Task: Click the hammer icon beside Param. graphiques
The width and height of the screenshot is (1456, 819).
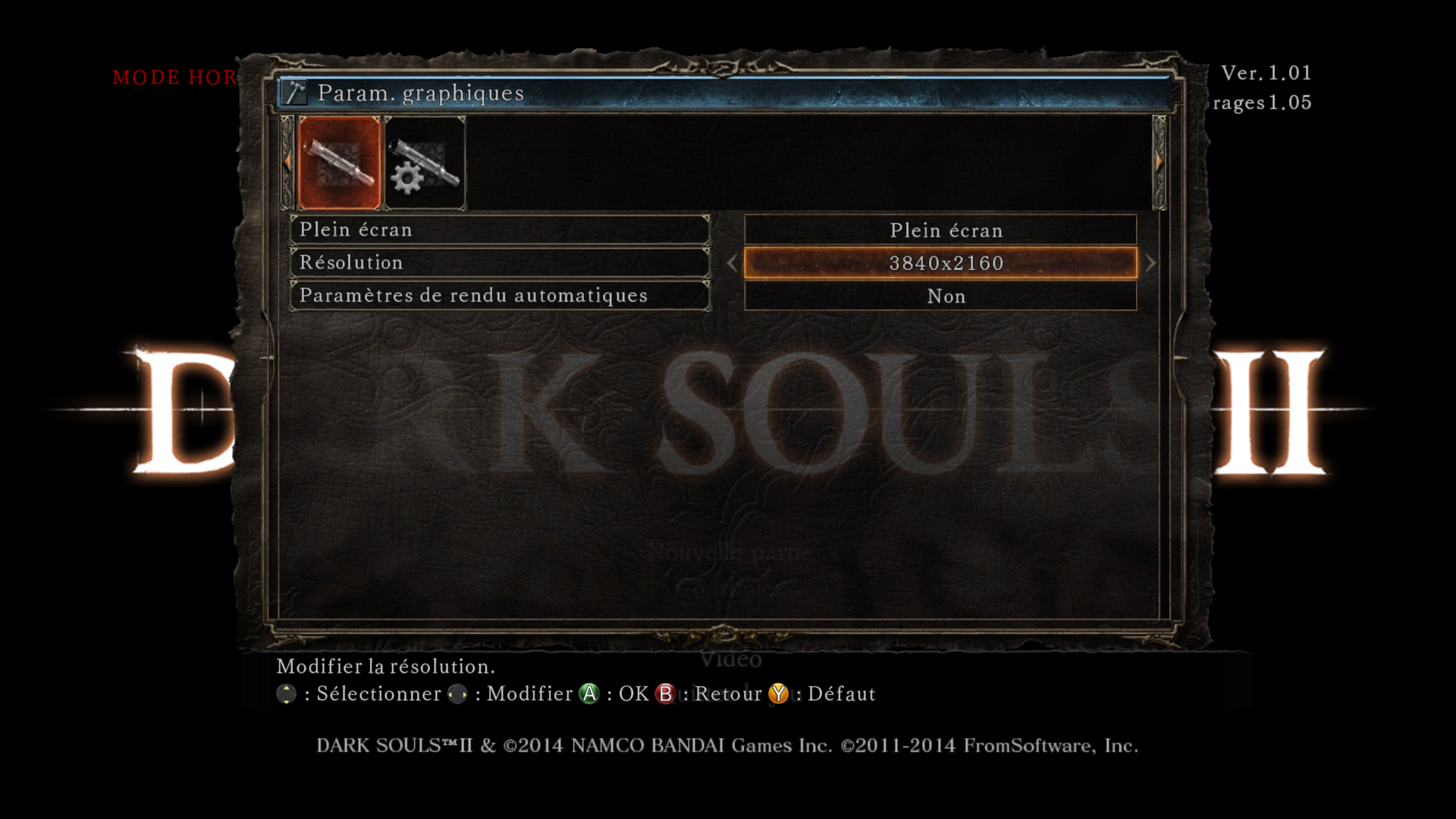Action: pyautogui.click(x=296, y=93)
